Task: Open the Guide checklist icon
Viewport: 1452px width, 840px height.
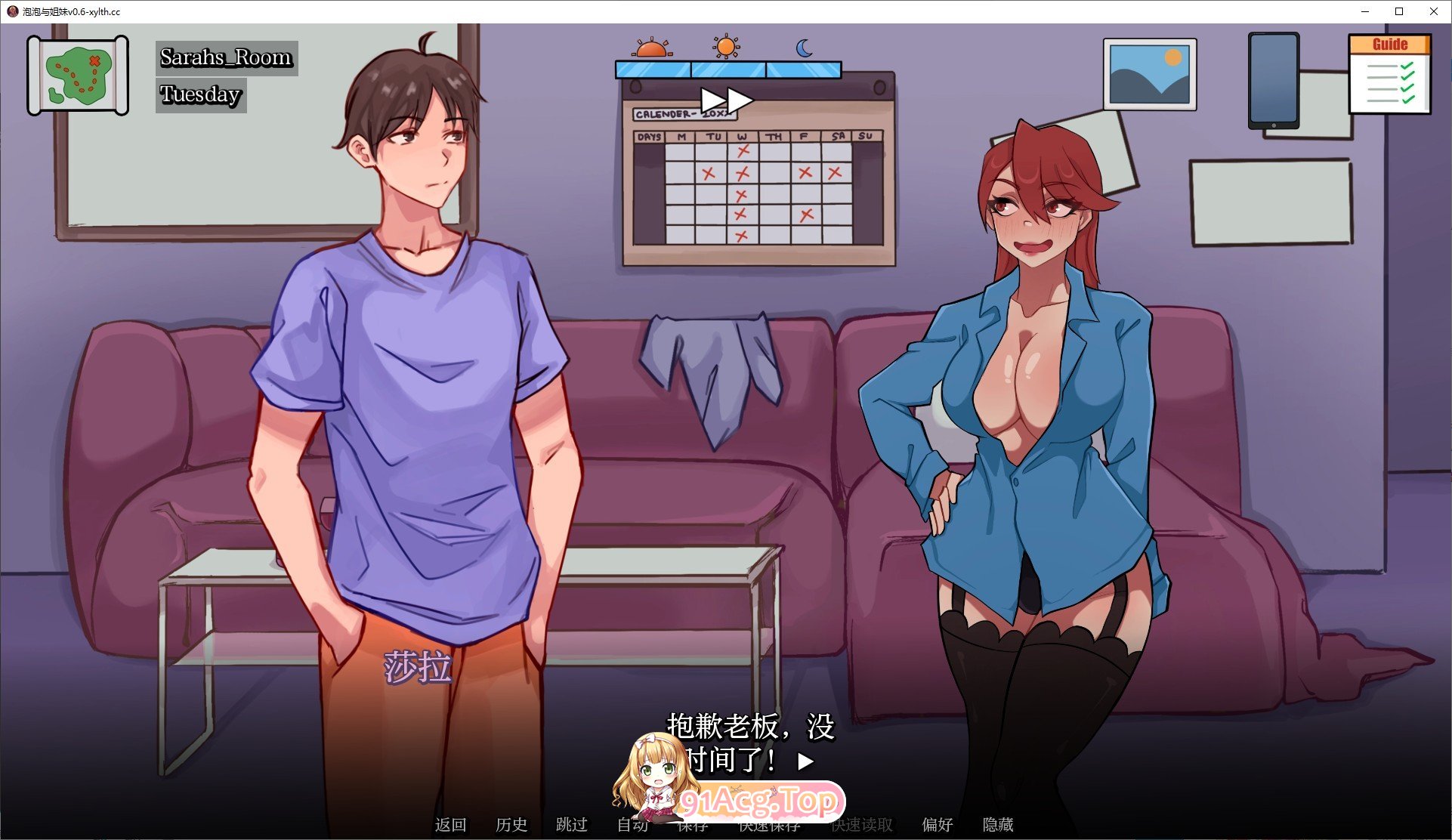Action: pyautogui.click(x=1390, y=73)
